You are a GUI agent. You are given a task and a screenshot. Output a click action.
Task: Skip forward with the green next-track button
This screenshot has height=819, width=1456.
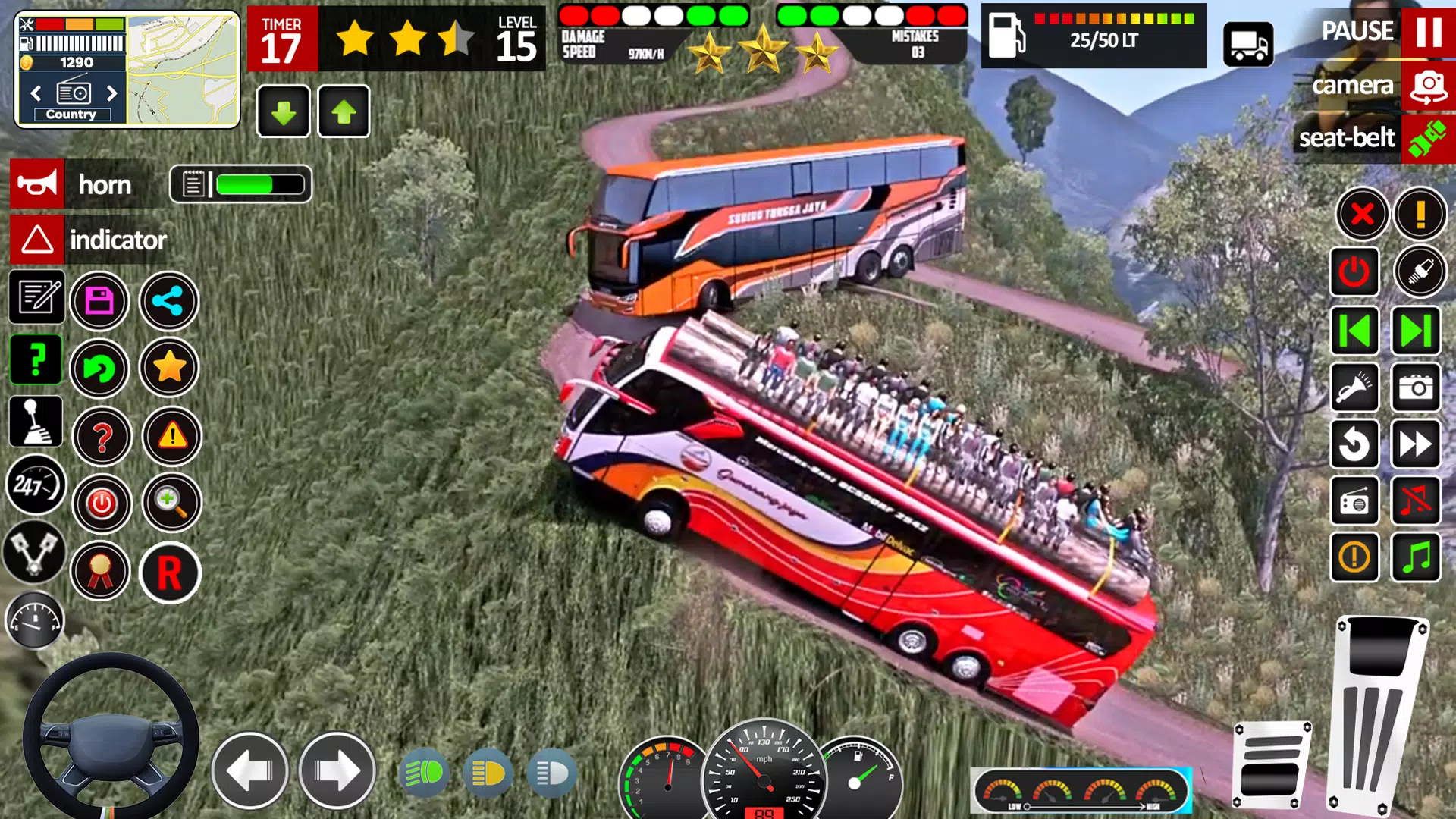tap(1416, 331)
